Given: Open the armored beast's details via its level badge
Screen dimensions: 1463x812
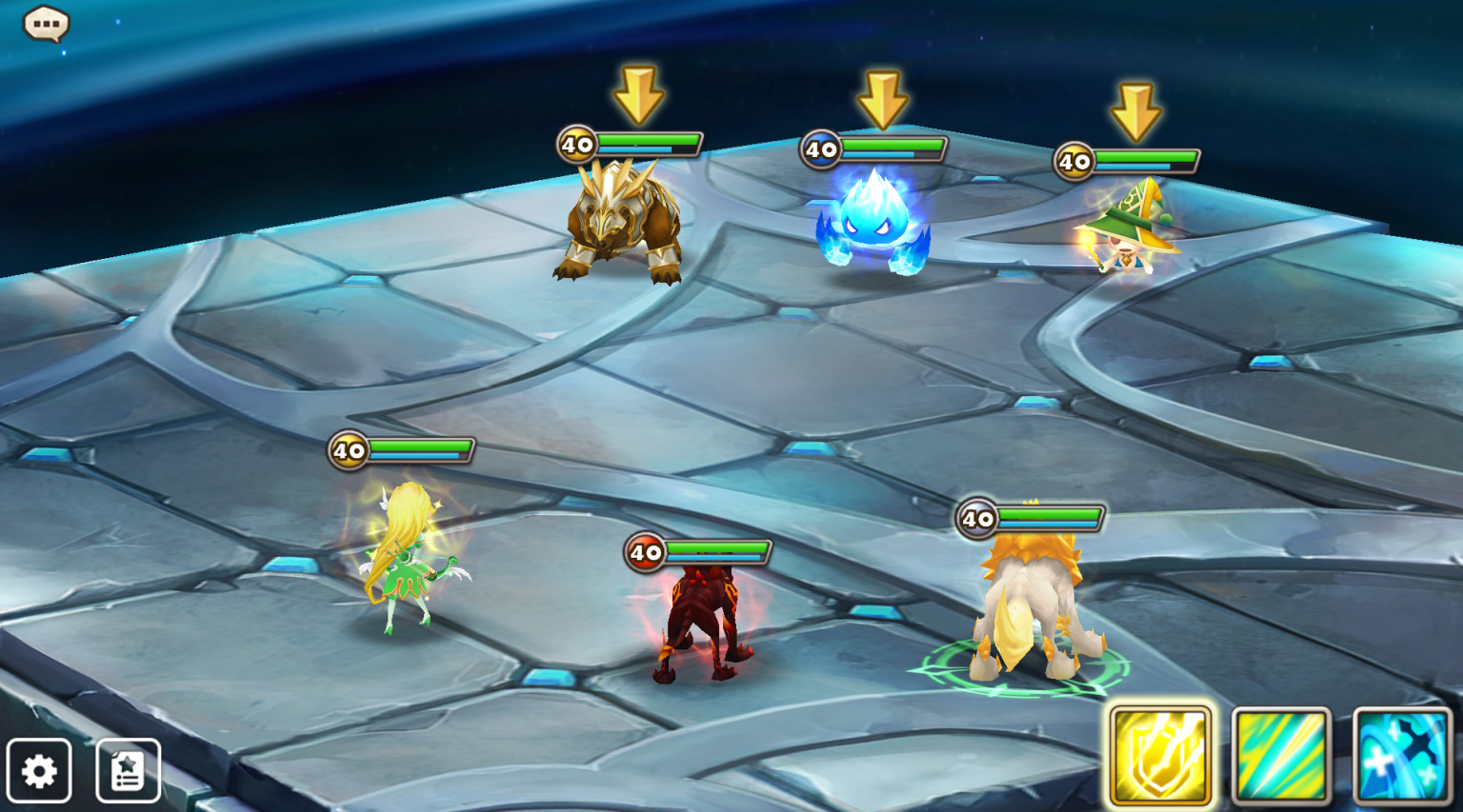Looking at the screenshot, I should 575,145.
